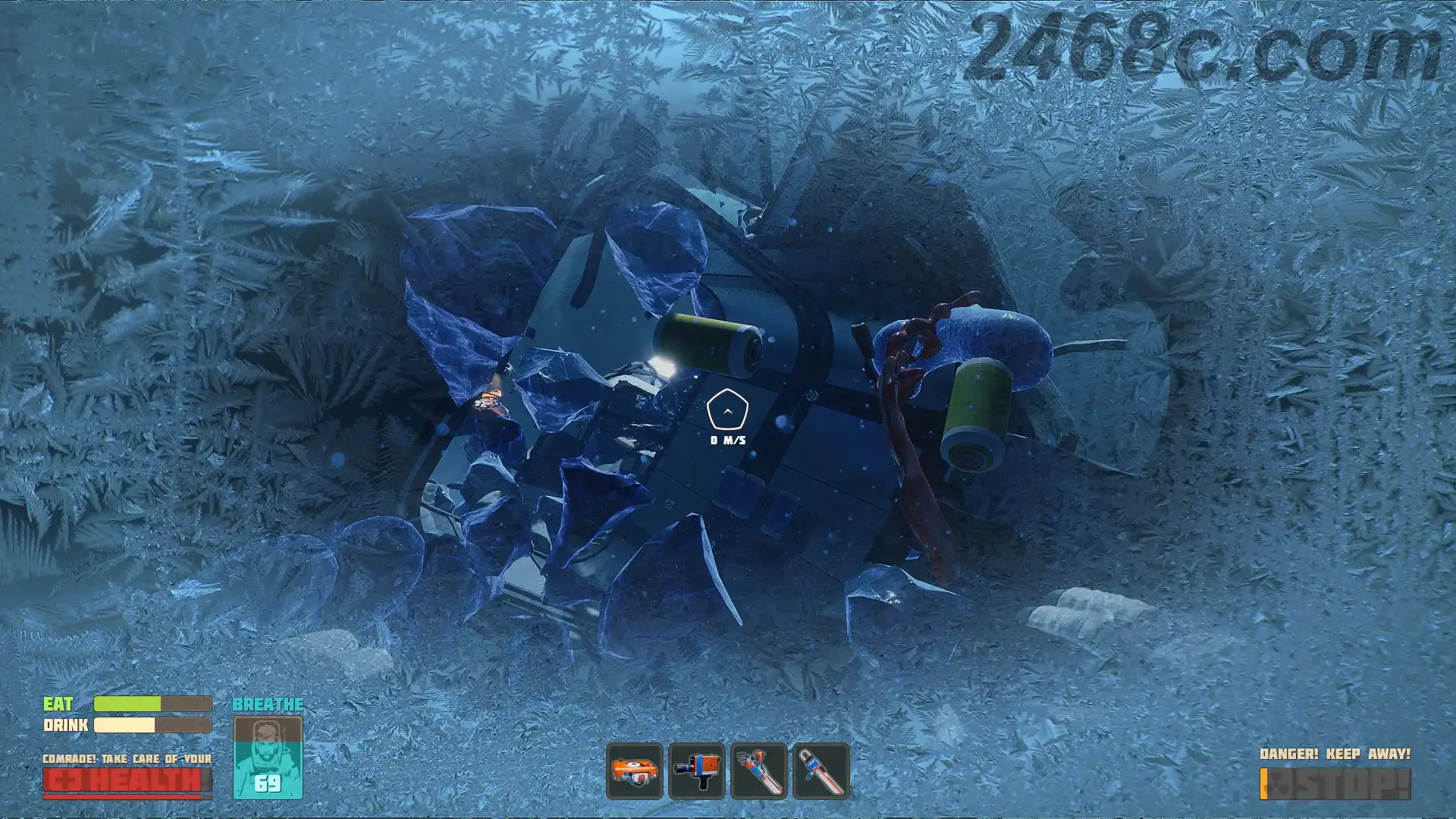This screenshot has height=819, width=1456.
Task: Select the flat orange device hotbar slot
Action: tap(635, 771)
